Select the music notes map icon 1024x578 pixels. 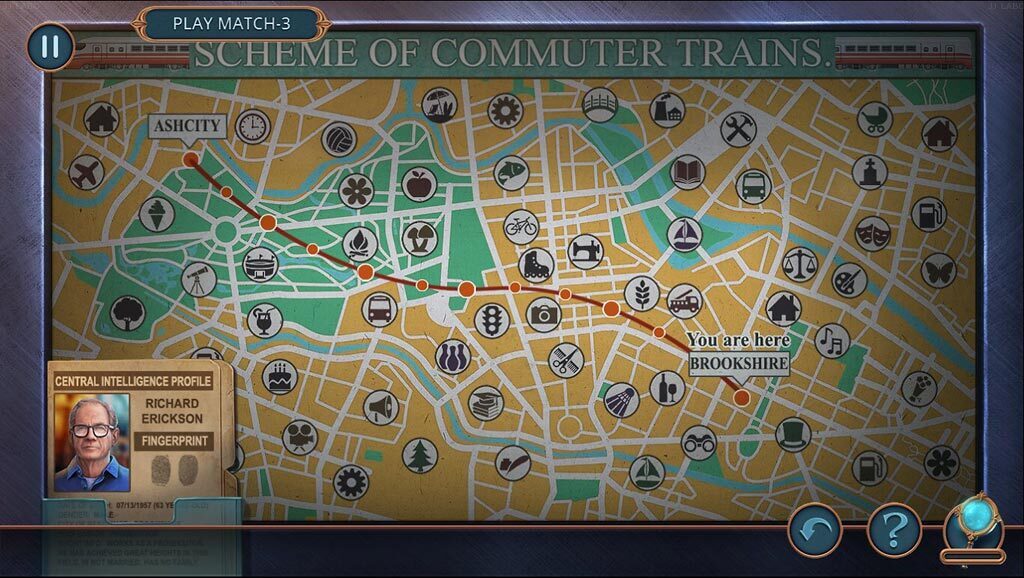click(x=831, y=341)
